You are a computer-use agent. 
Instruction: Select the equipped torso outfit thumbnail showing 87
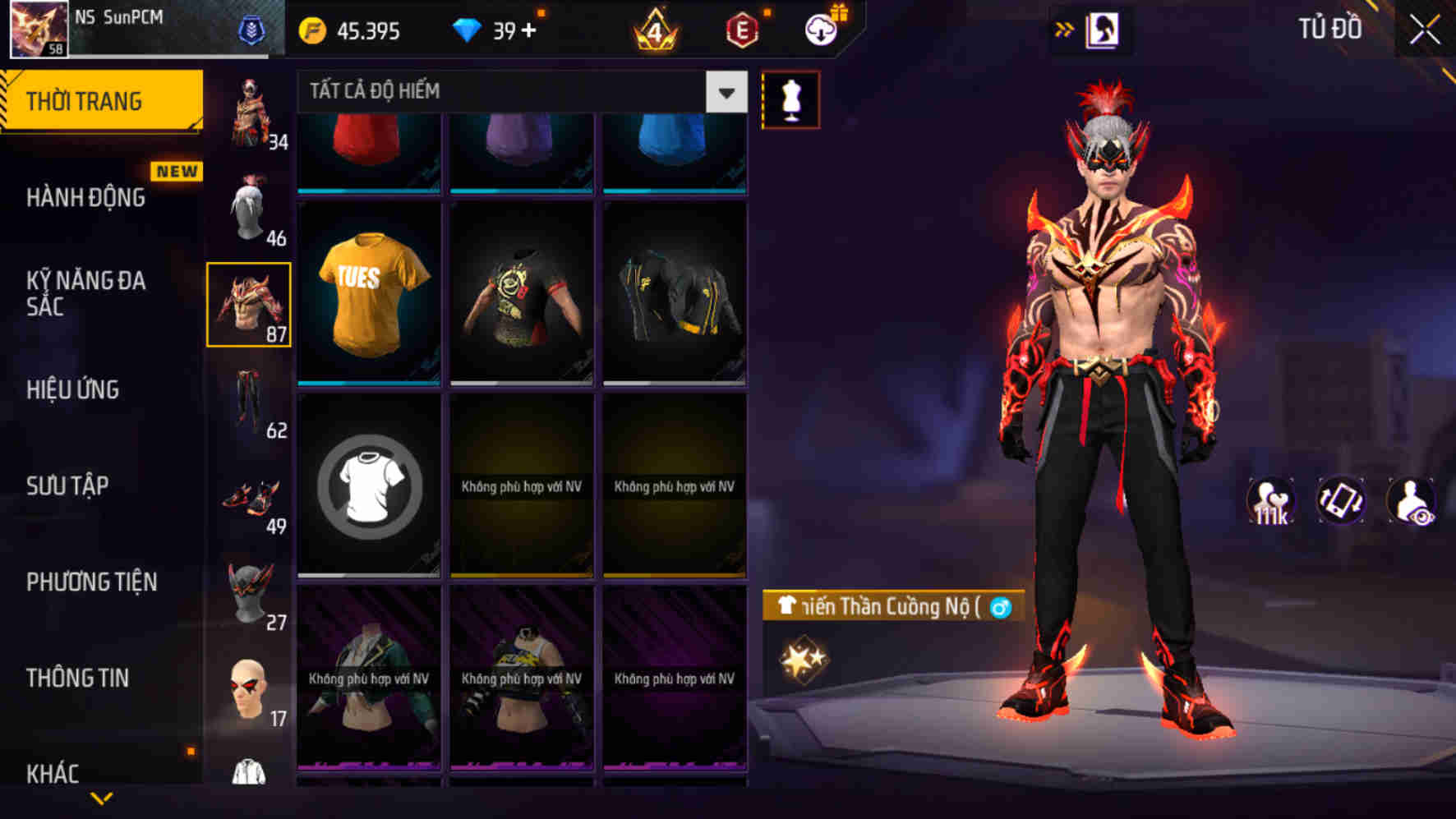coord(251,306)
